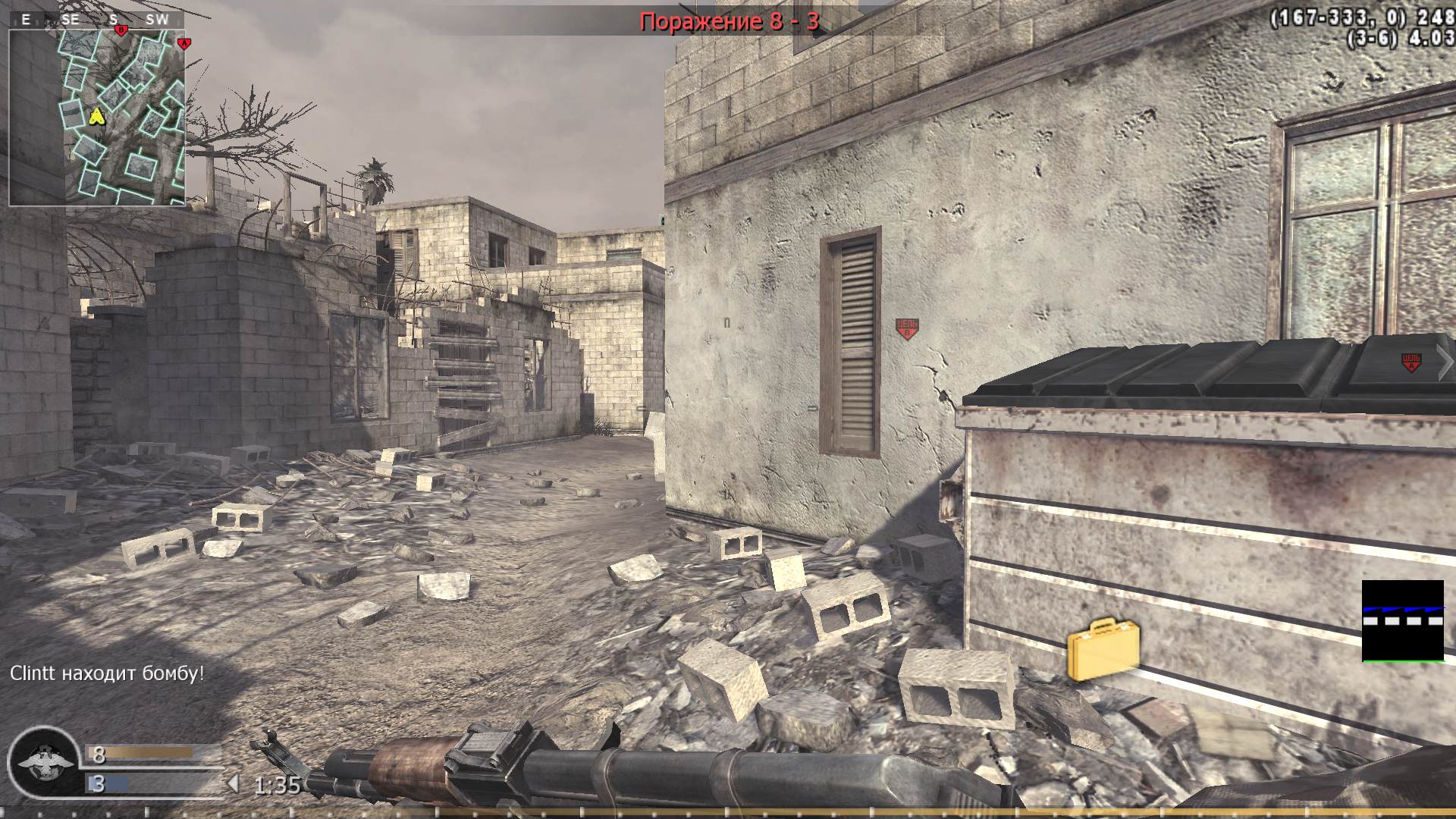Select the 'SW' heading on the compass bar
The image size is (1456, 819).
(157, 20)
